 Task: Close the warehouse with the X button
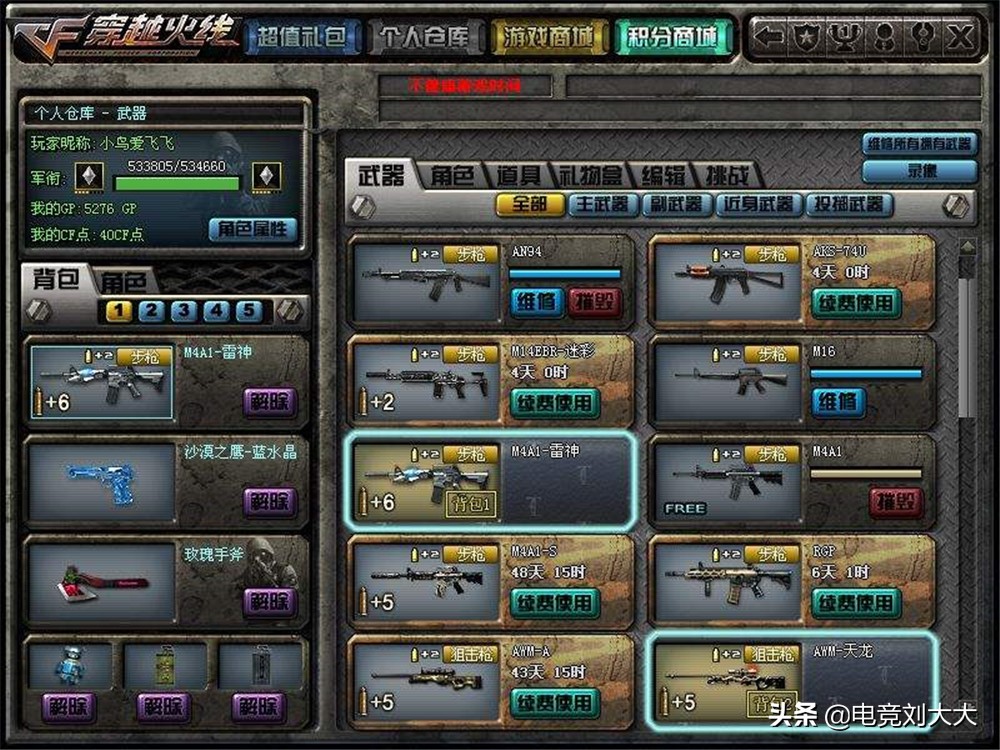[x=959, y=38]
